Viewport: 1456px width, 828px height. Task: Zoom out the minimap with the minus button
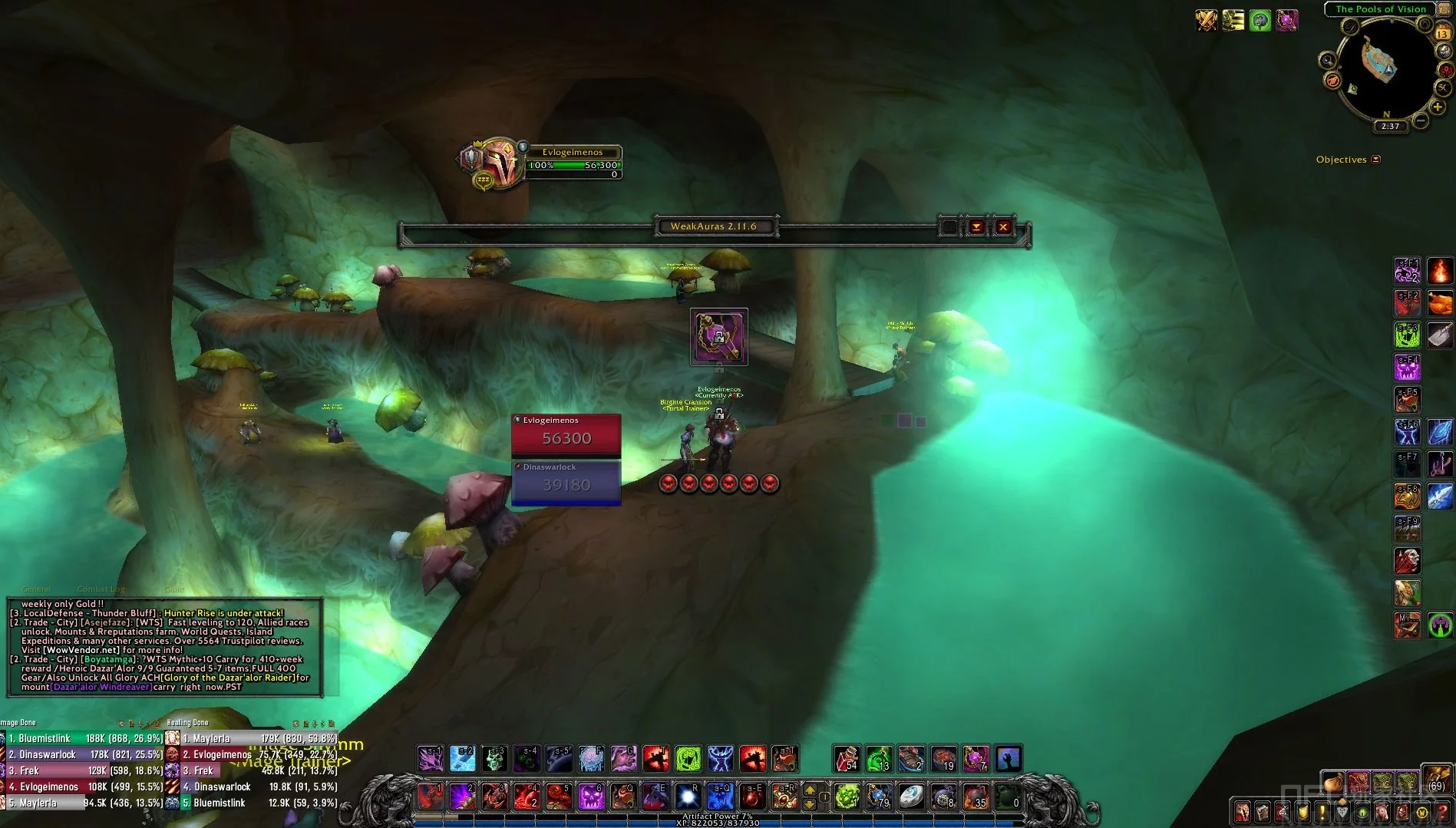(x=1421, y=120)
